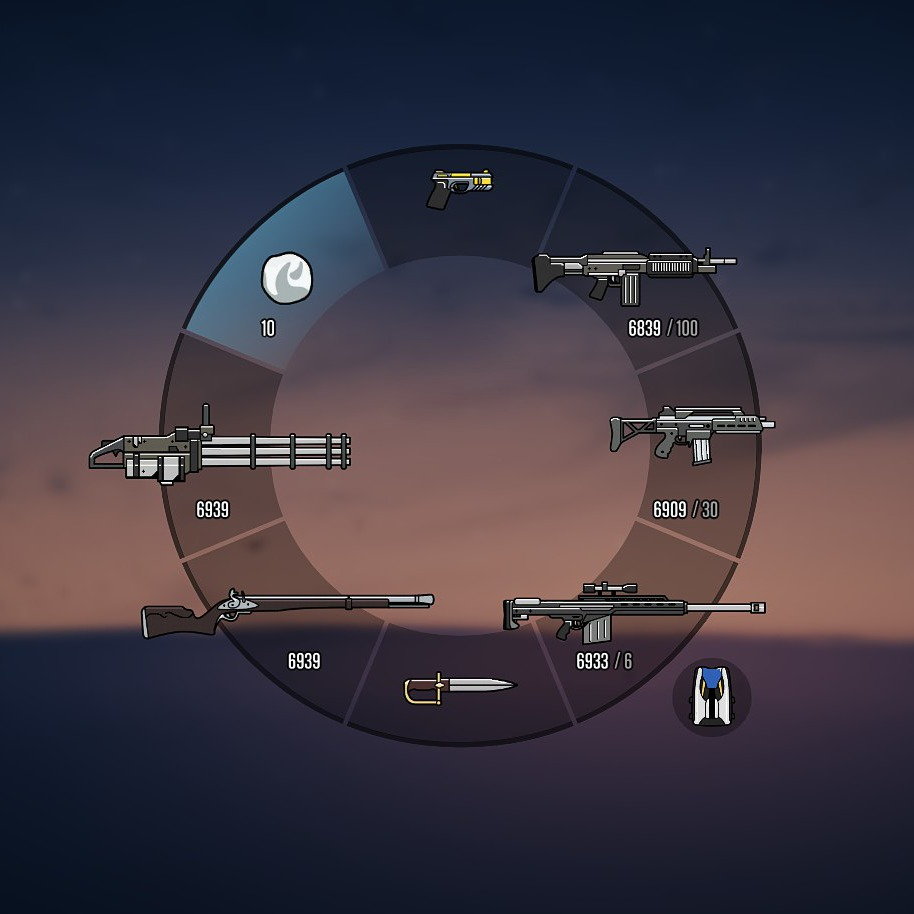Choose the stun gun pistol
Viewport: 914px width, 914px height.
tap(461, 188)
